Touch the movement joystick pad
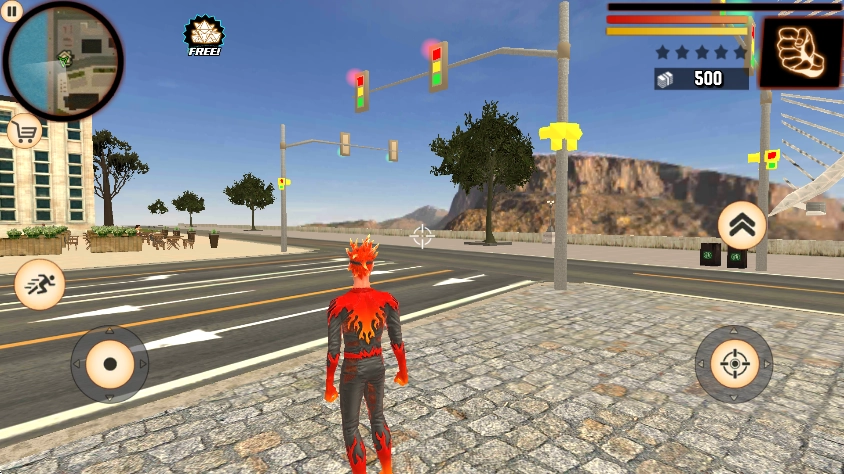844x474 pixels. 109,364
